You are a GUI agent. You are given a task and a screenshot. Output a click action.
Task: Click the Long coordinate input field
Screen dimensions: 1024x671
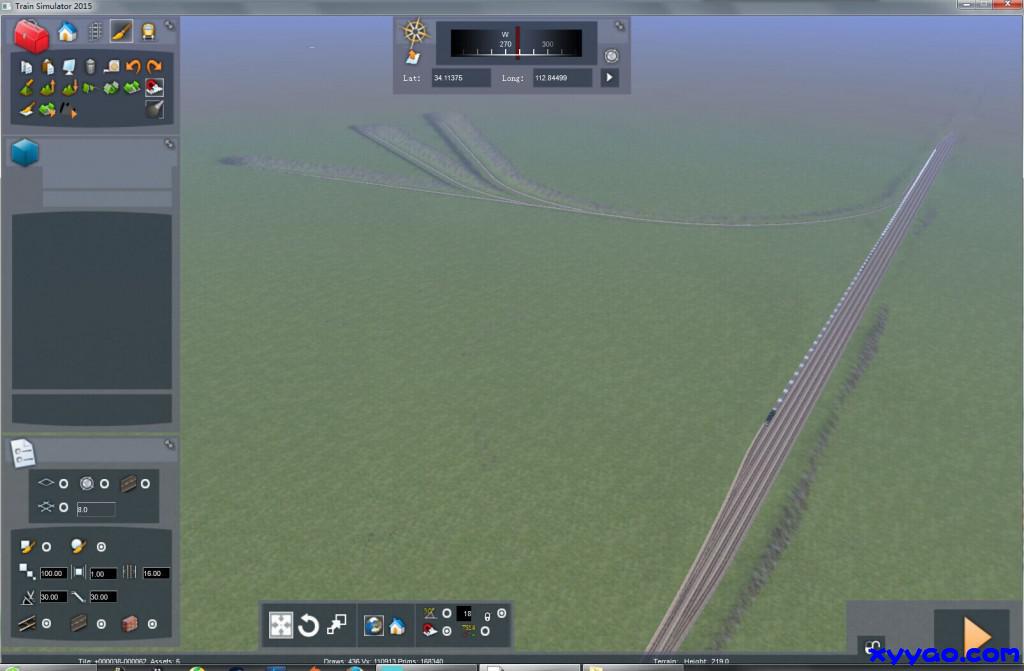tap(562, 77)
